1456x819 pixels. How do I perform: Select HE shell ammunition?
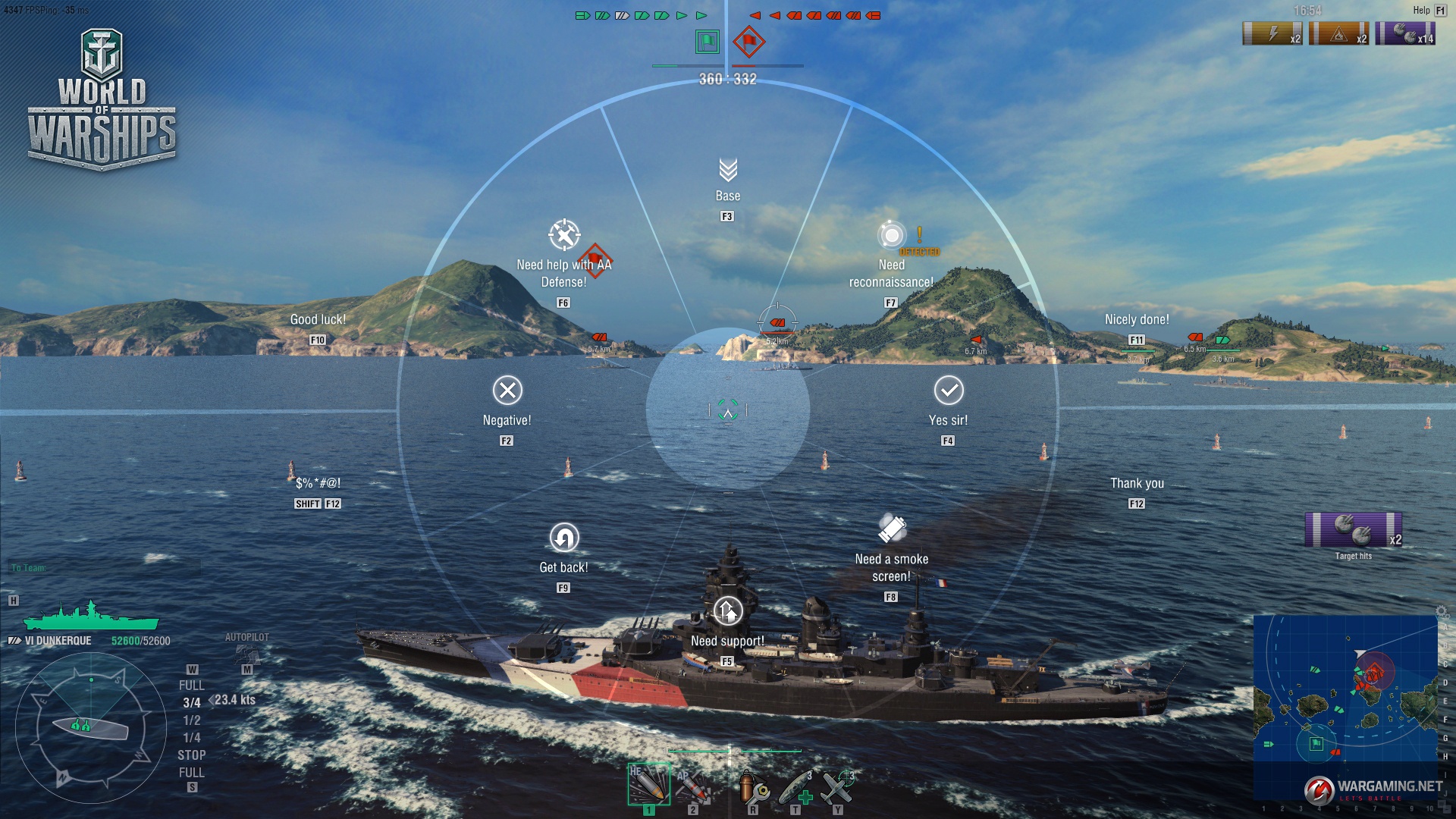click(x=648, y=784)
